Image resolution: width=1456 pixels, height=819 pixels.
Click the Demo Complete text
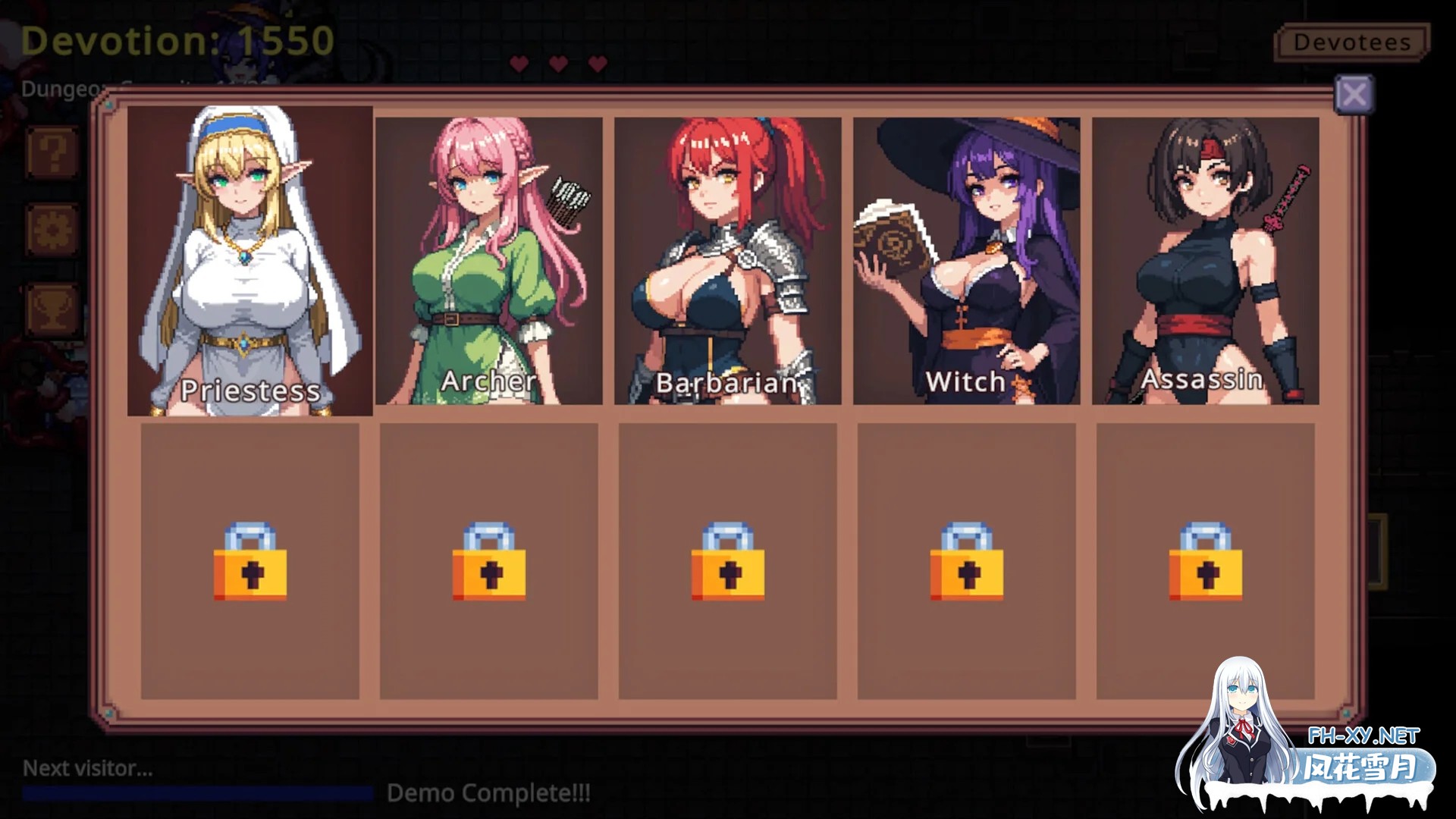pyautogui.click(x=489, y=793)
